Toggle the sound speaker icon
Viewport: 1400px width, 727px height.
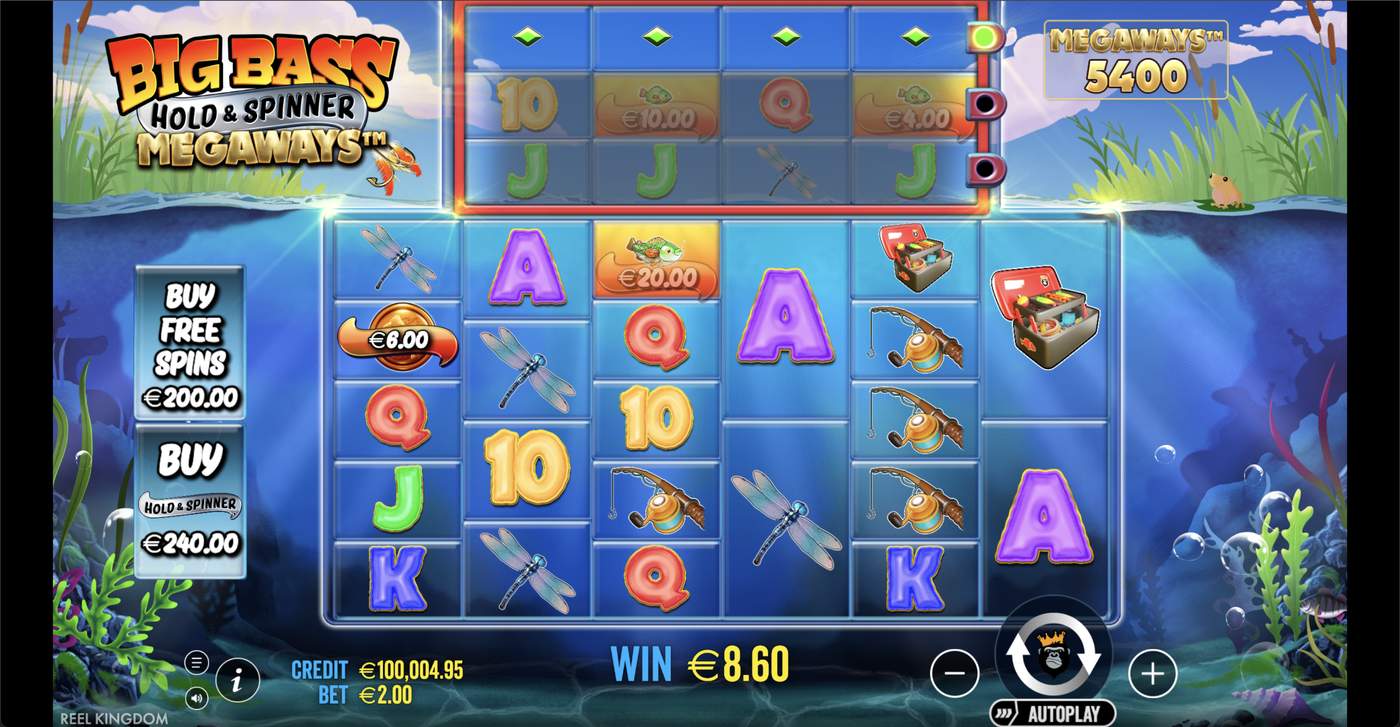tap(196, 697)
